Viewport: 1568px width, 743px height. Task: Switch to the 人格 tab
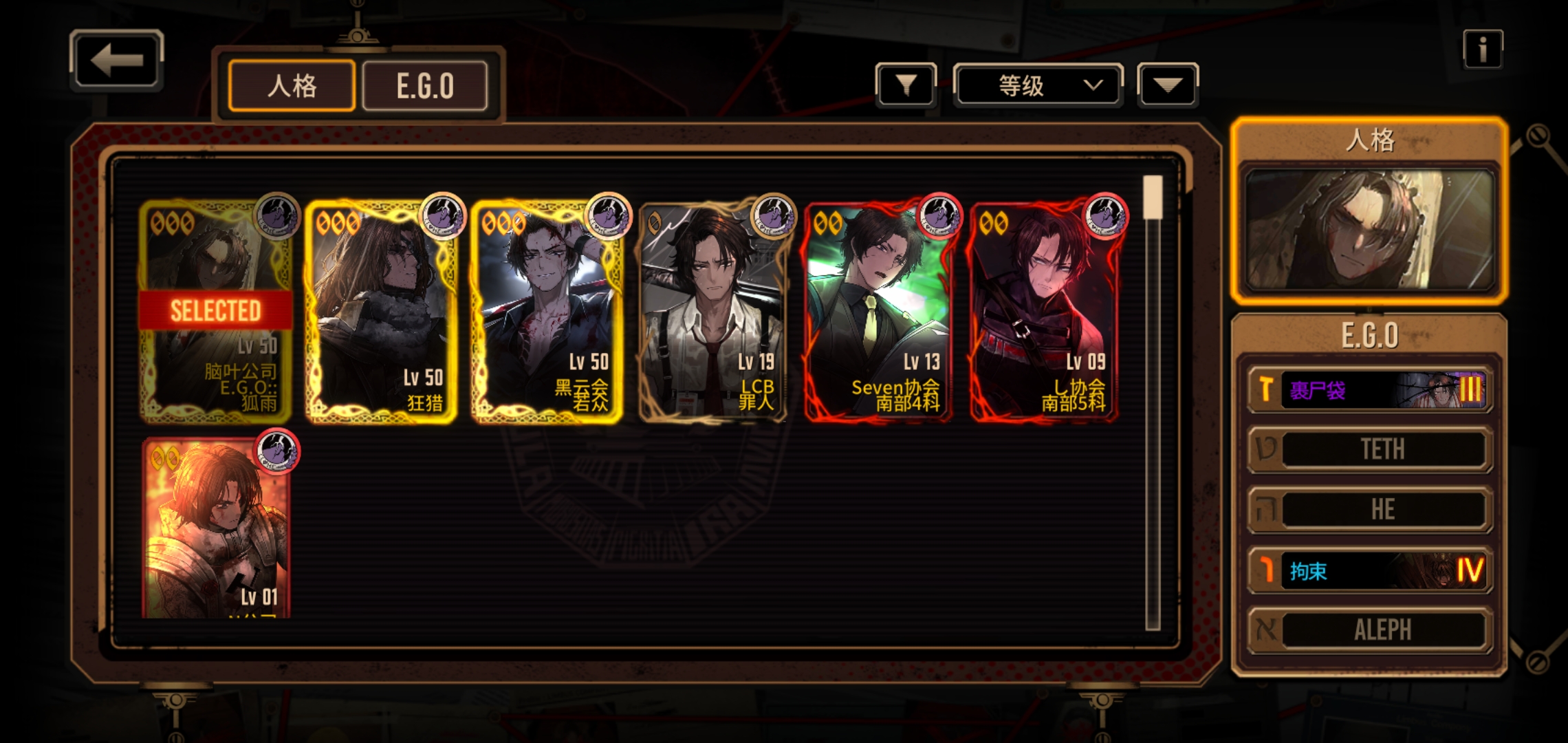tap(292, 86)
